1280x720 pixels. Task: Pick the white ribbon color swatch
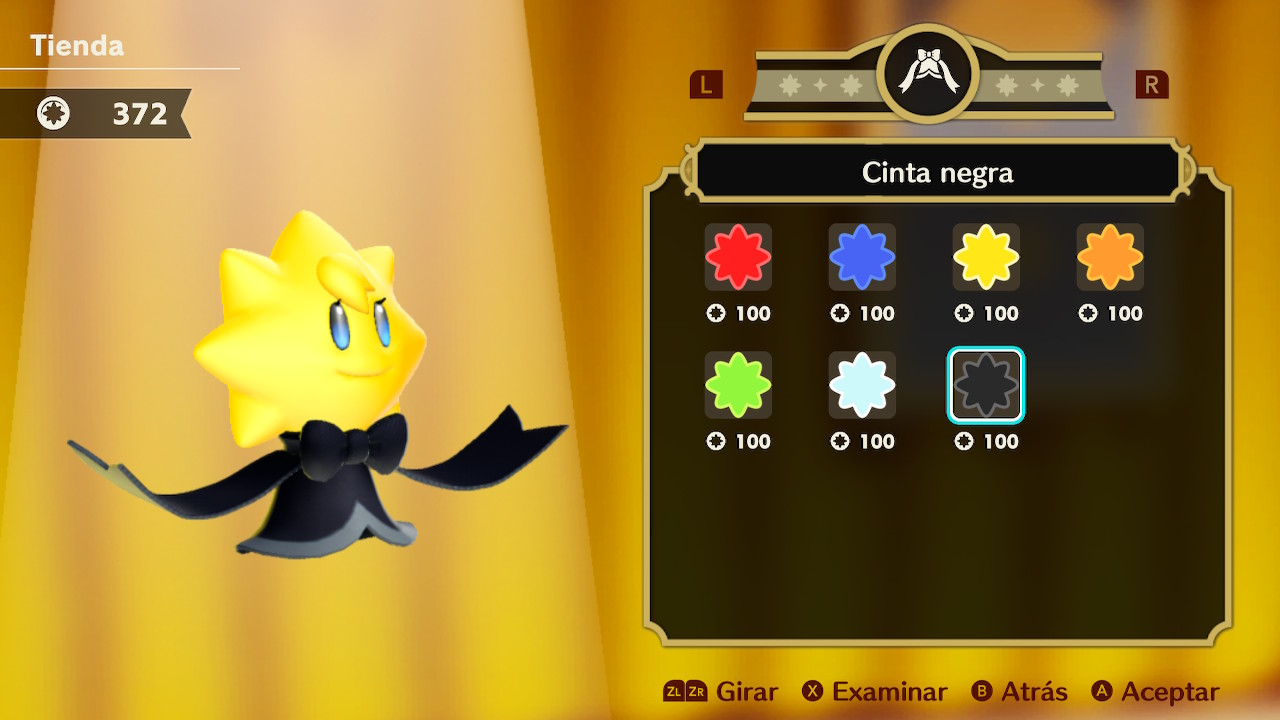(x=862, y=385)
